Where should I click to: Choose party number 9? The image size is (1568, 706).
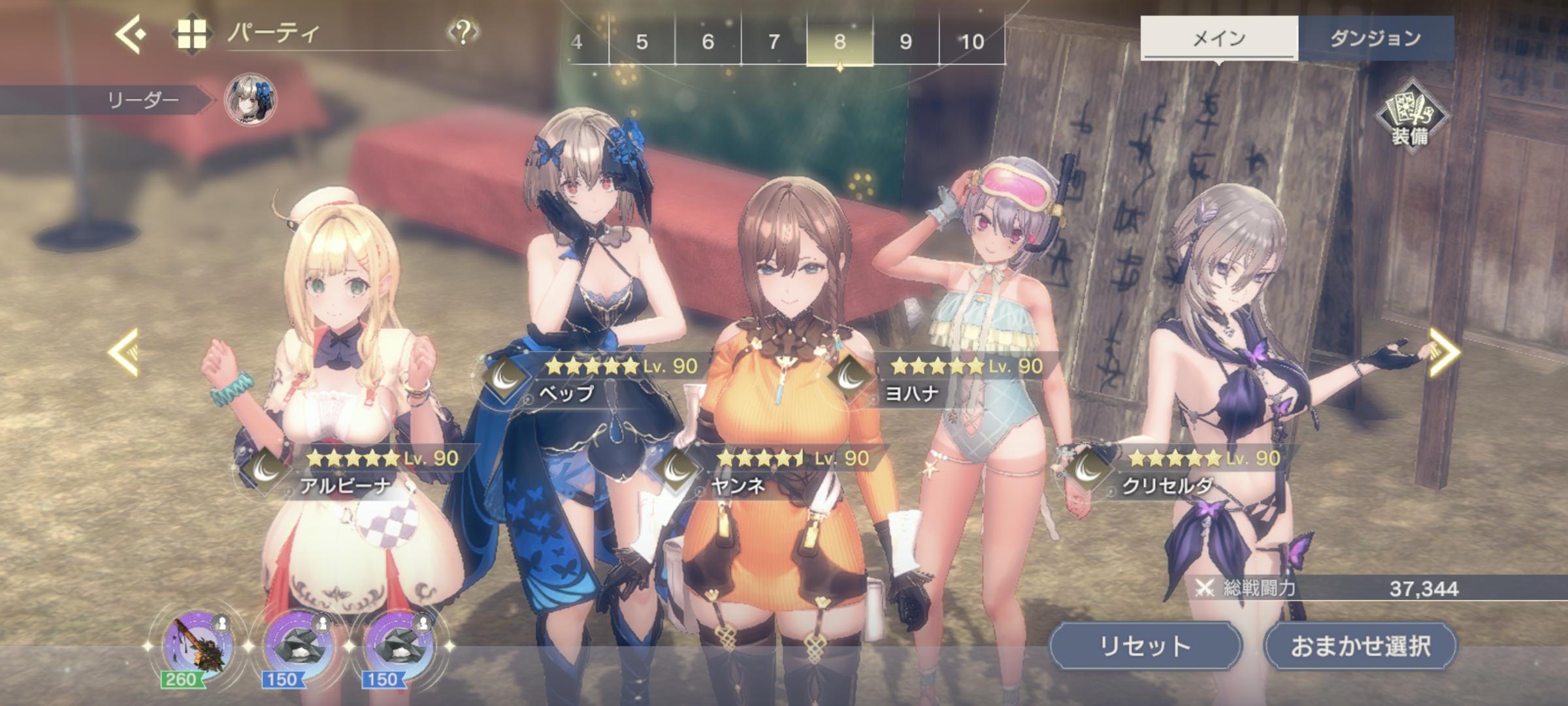point(906,42)
